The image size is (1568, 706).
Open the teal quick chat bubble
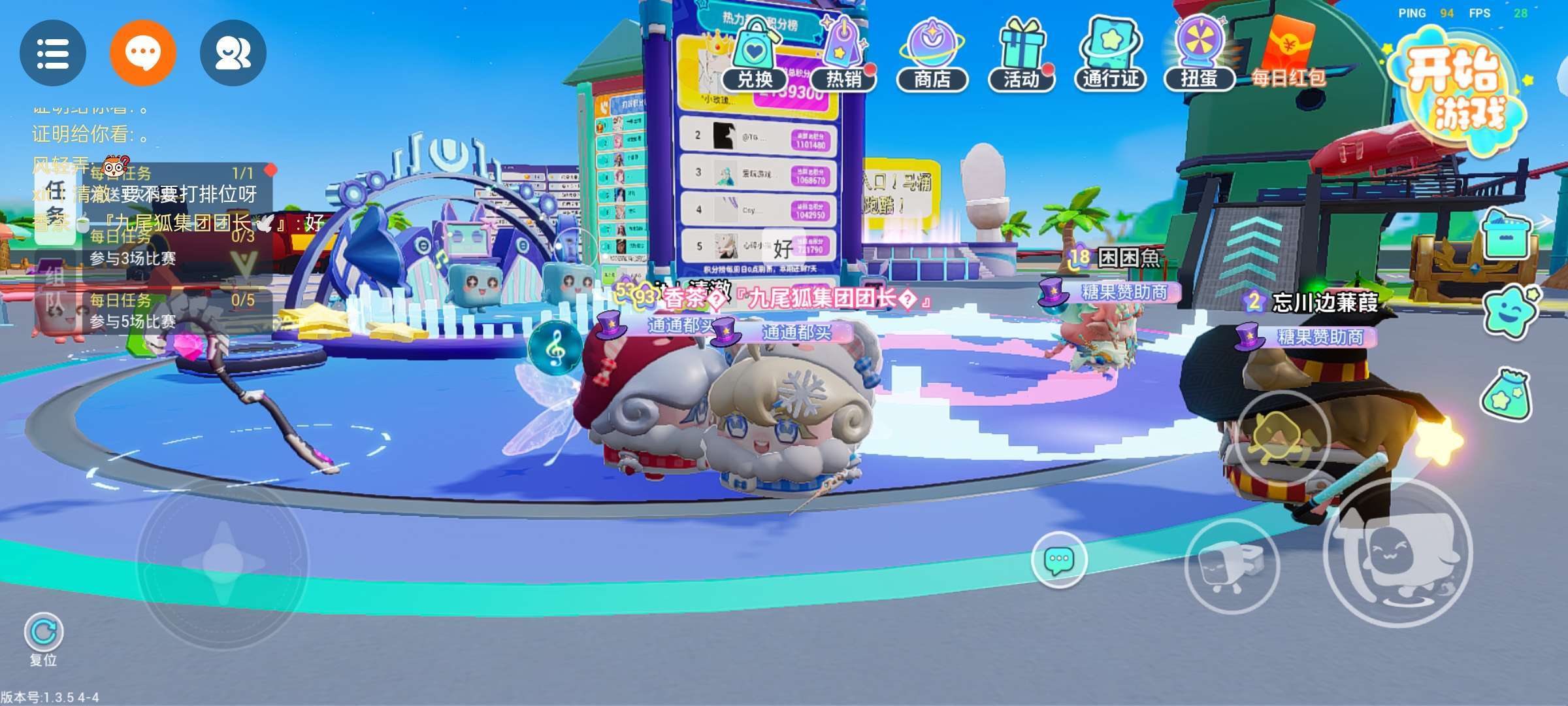tap(1059, 560)
